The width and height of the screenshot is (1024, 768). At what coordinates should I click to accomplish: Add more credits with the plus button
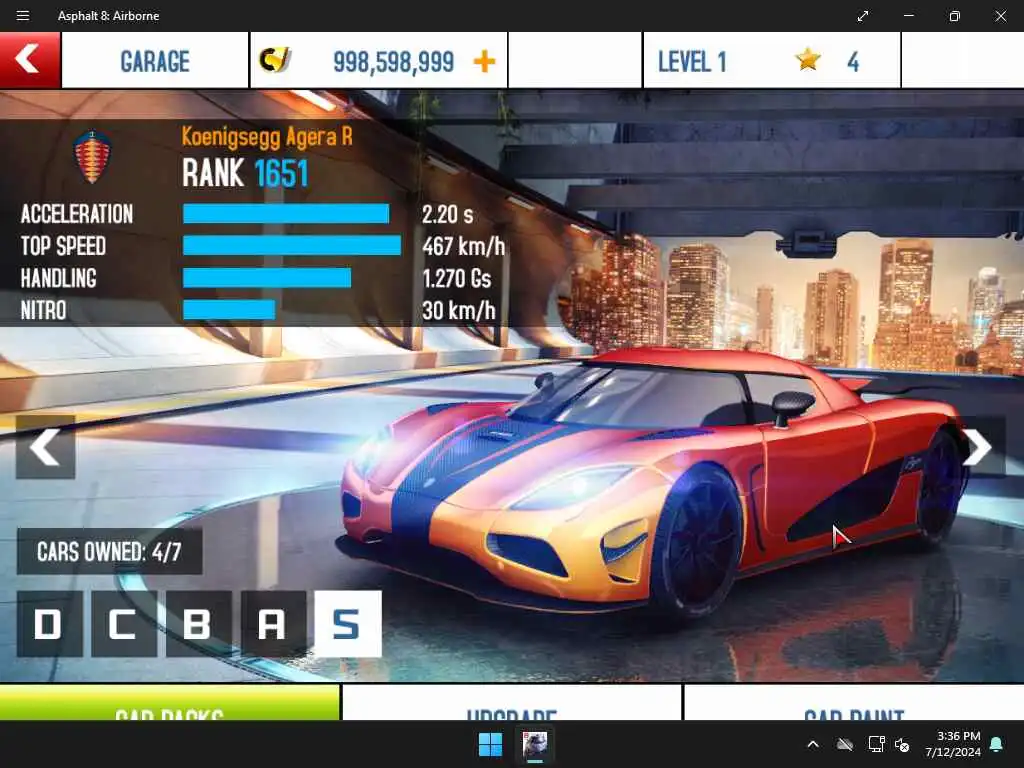pyautogui.click(x=484, y=61)
